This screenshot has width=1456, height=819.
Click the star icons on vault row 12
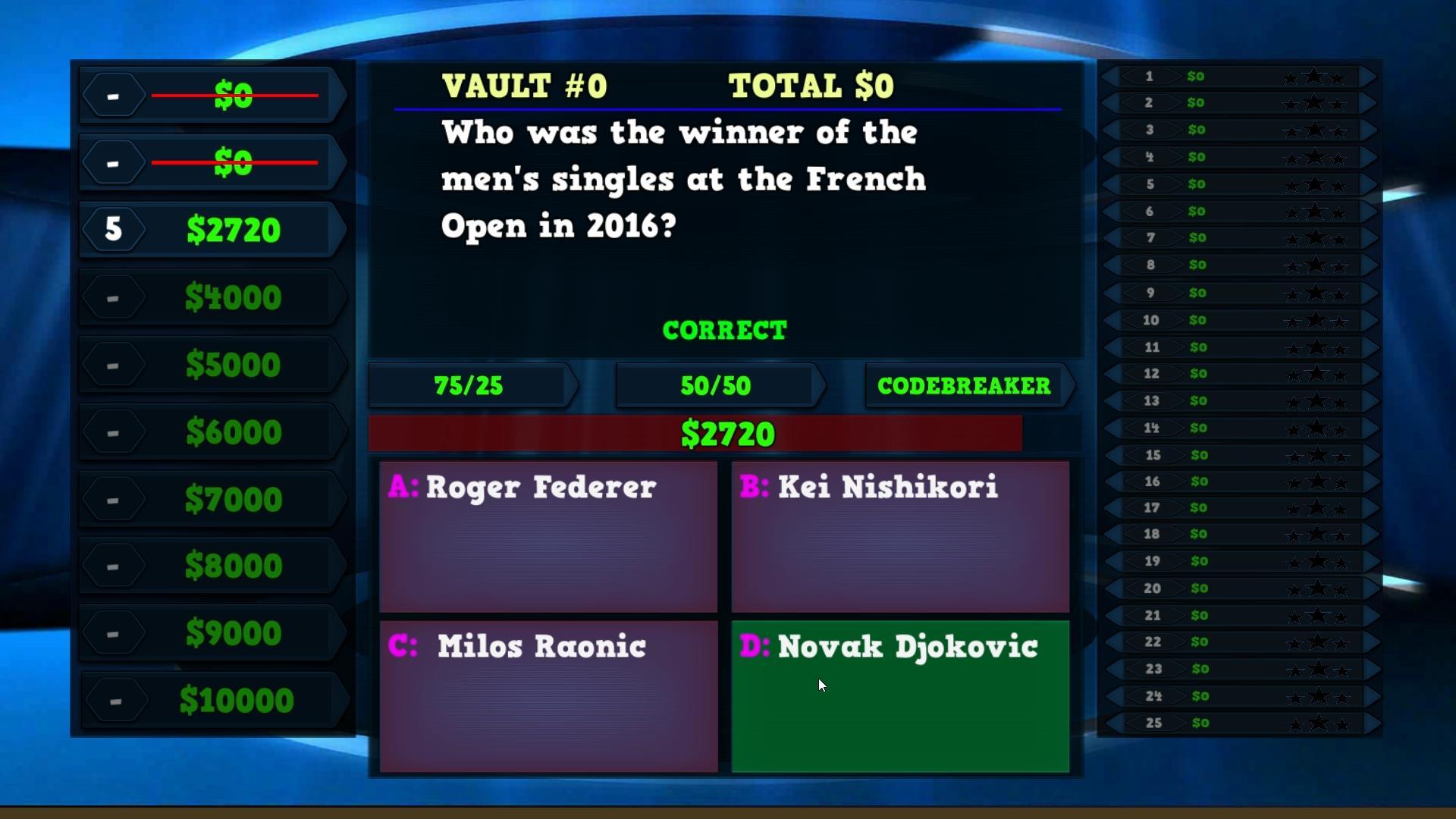pyautogui.click(x=1317, y=373)
